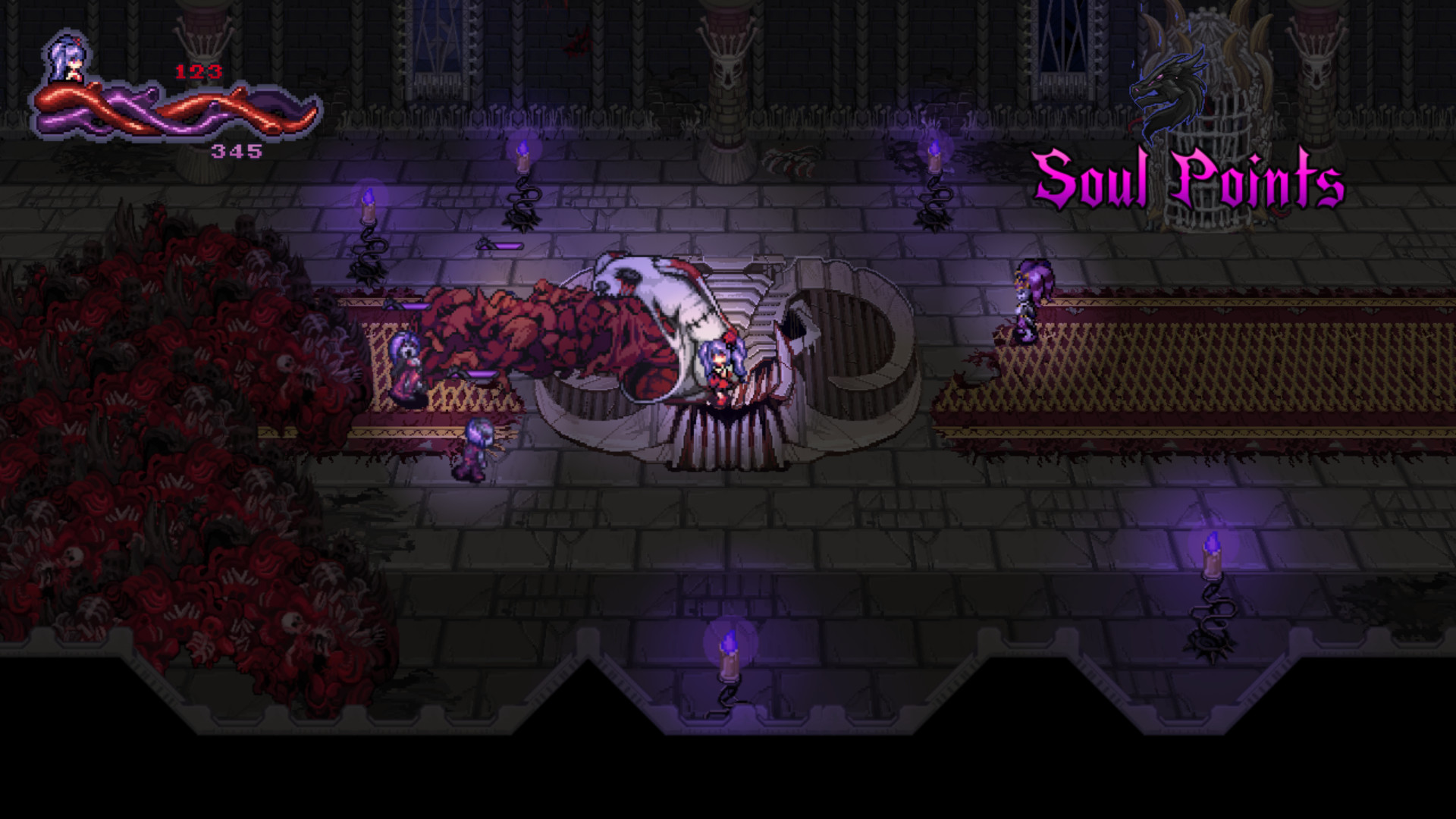Click the walking girl below the carpet

coord(474,447)
